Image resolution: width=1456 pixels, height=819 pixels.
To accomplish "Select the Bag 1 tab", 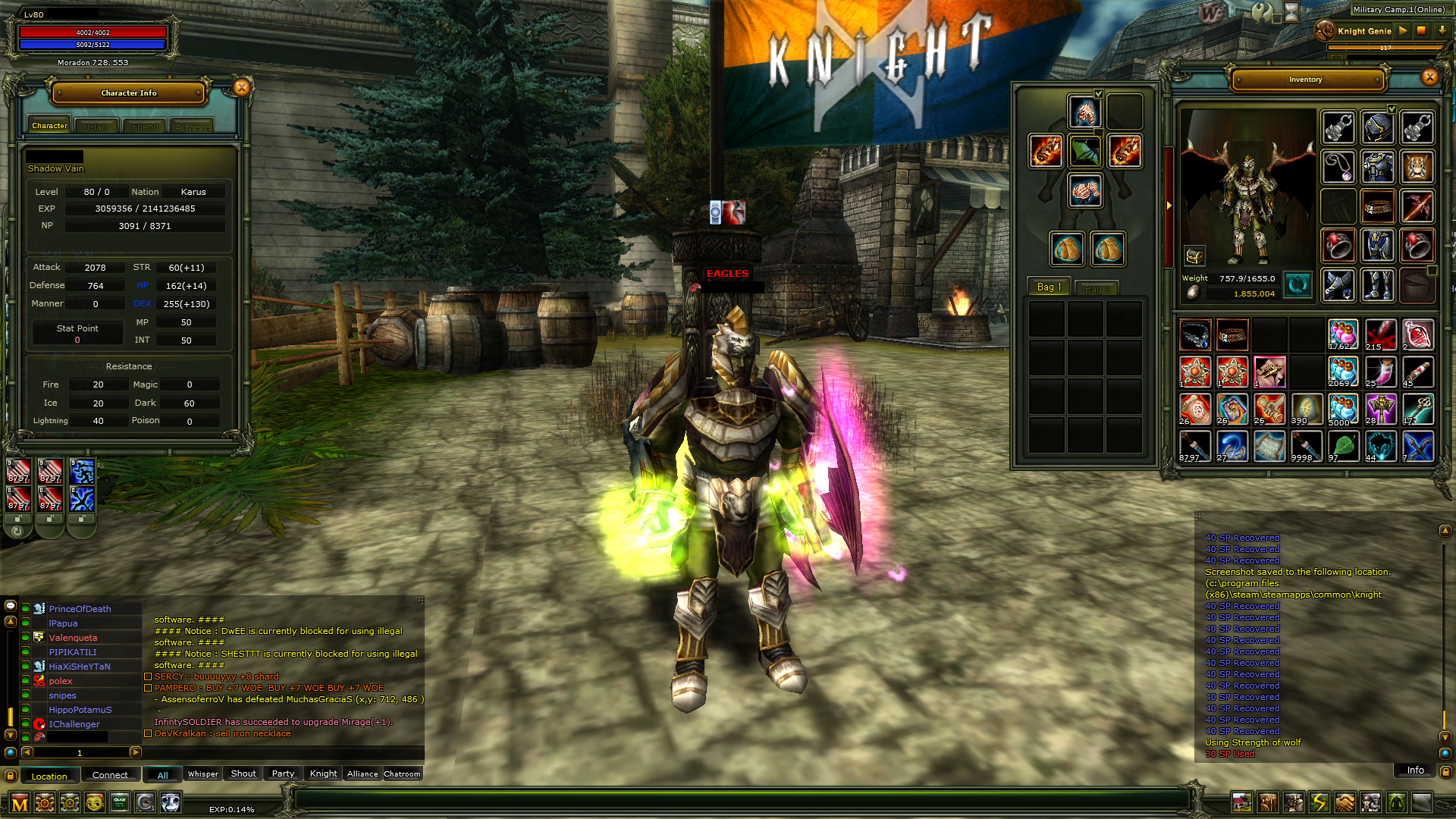I will 1049,287.
